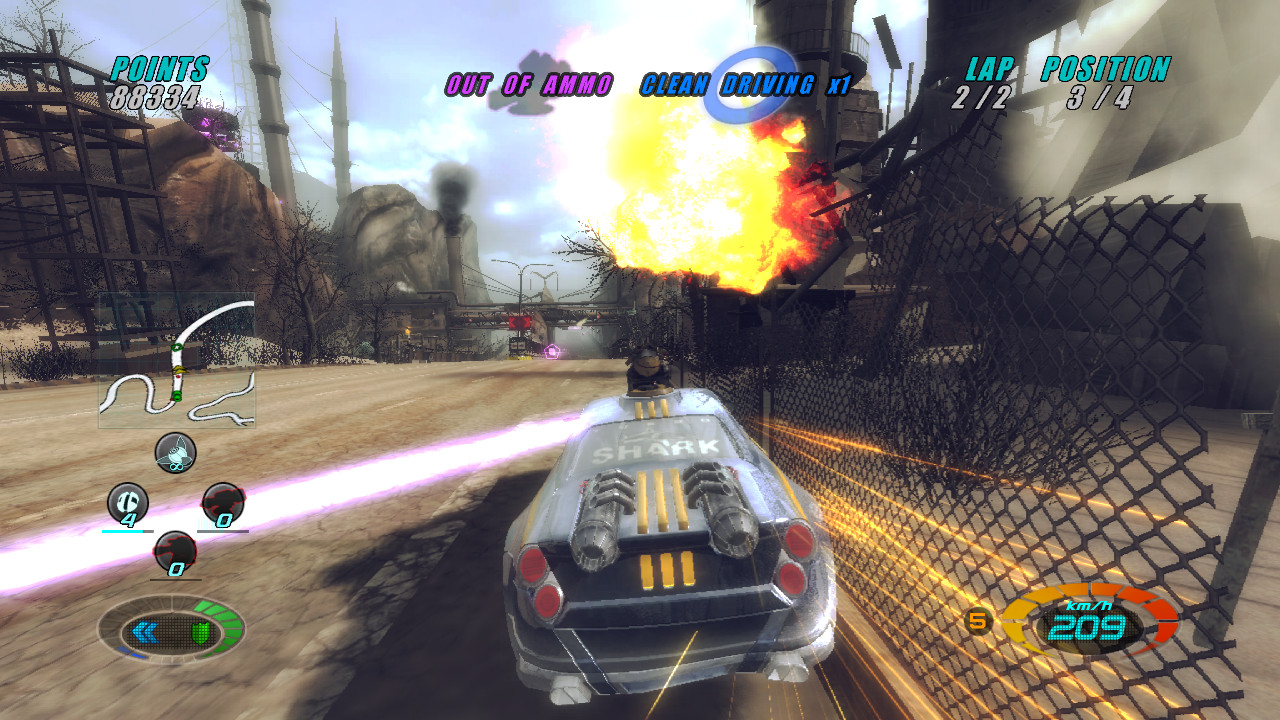Screen dimensions: 1280x720
Task: Click the blue double-arrow boost icon
Action: (x=145, y=631)
